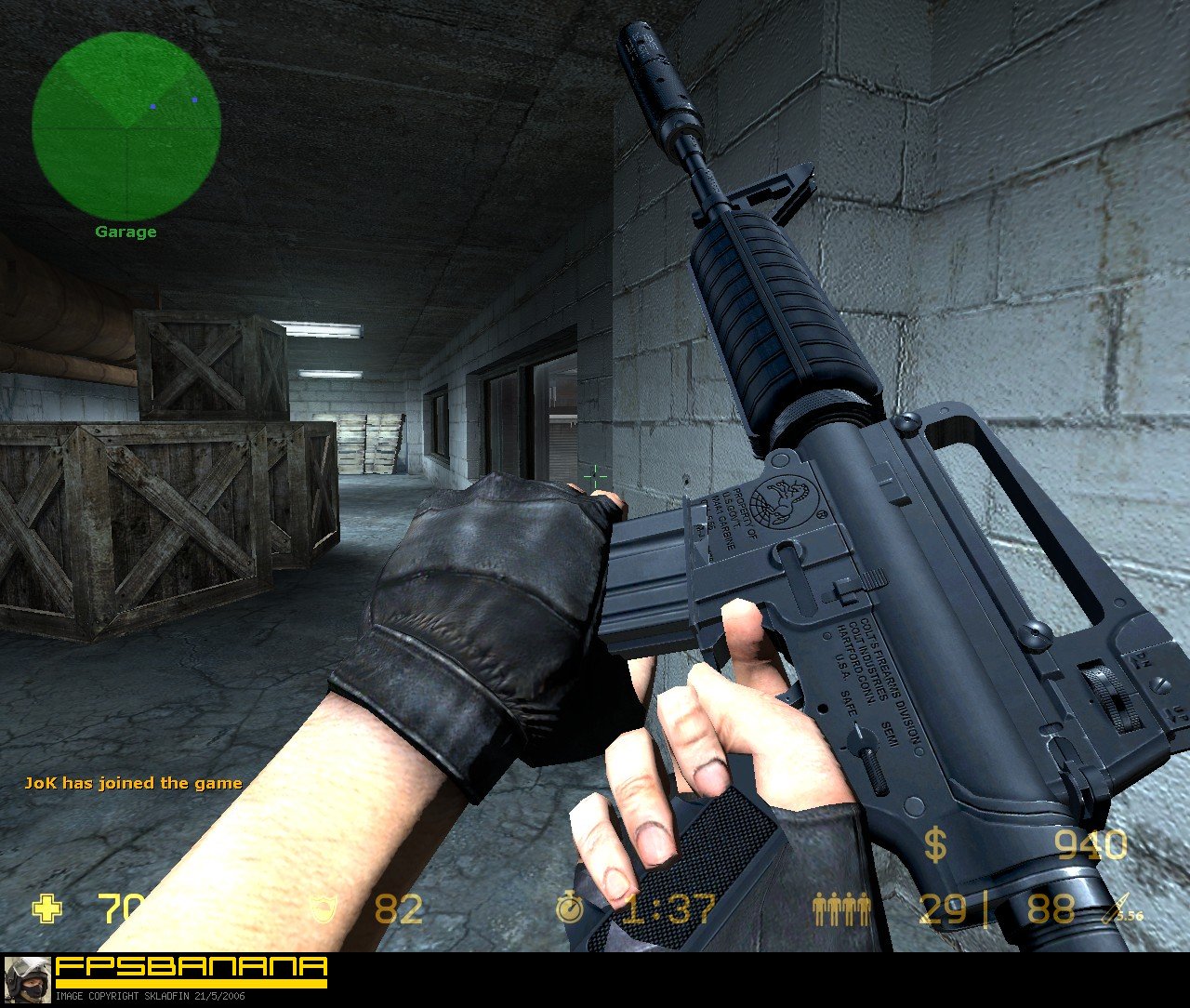Screen dimensions: 1190x1008
Task: Click the green radar circle
Action: (x=126, y=126)
